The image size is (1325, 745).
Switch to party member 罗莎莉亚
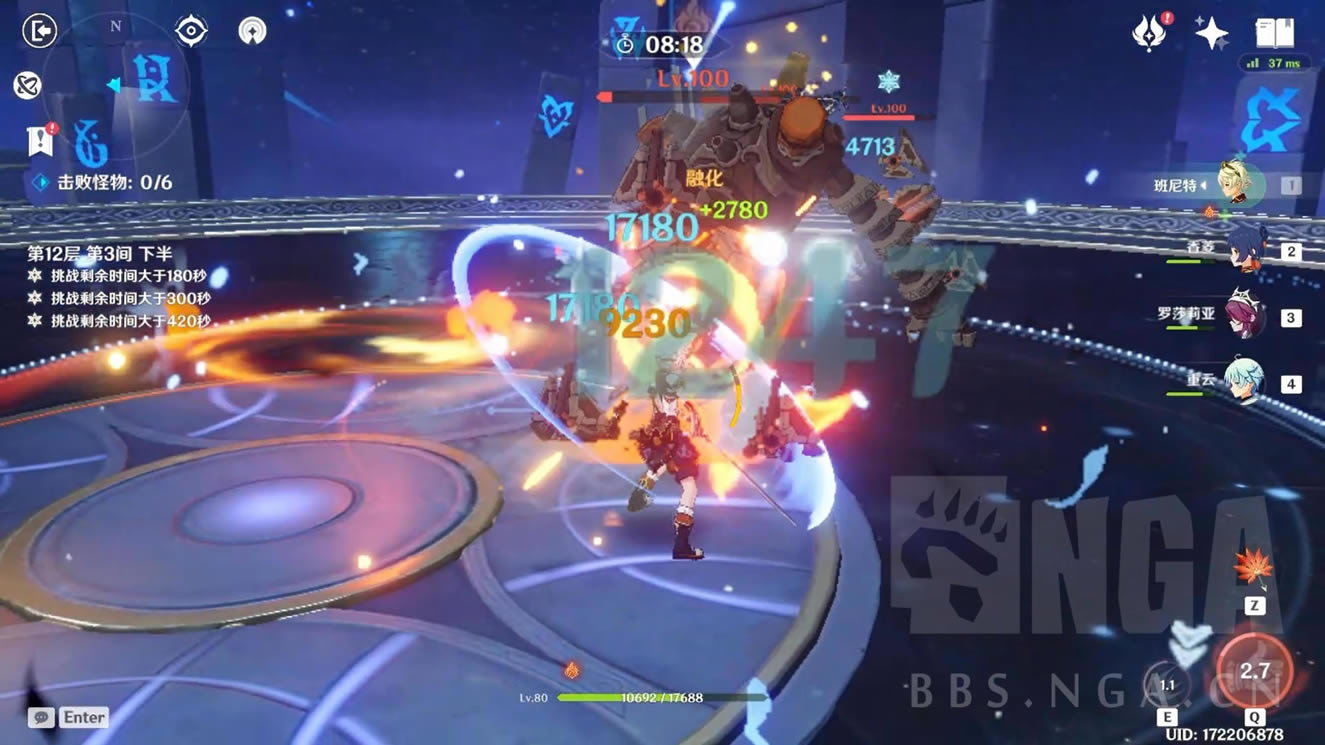point(1245,316)
